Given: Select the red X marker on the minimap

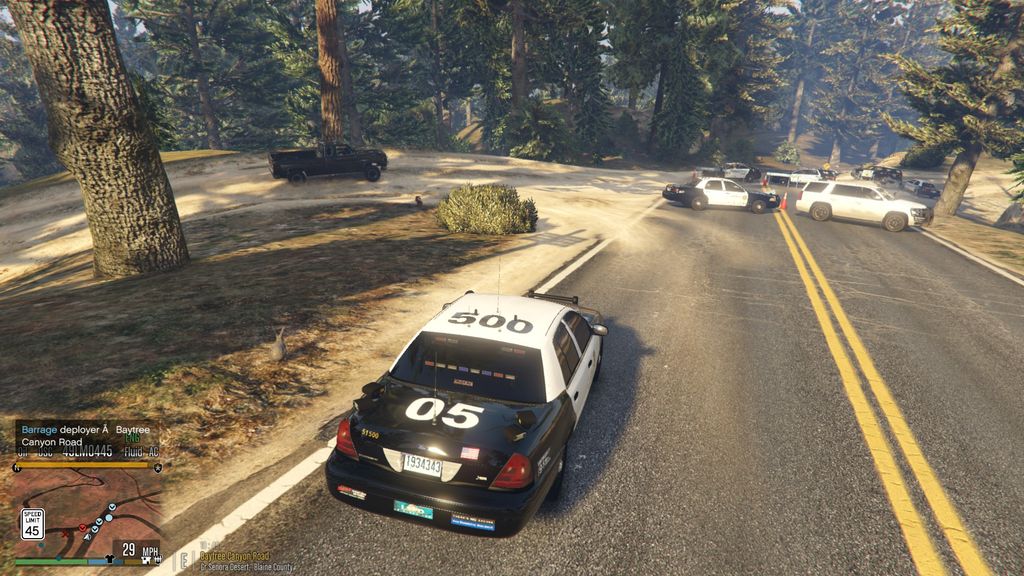Looking at the screenshot, I should [65, 534].
